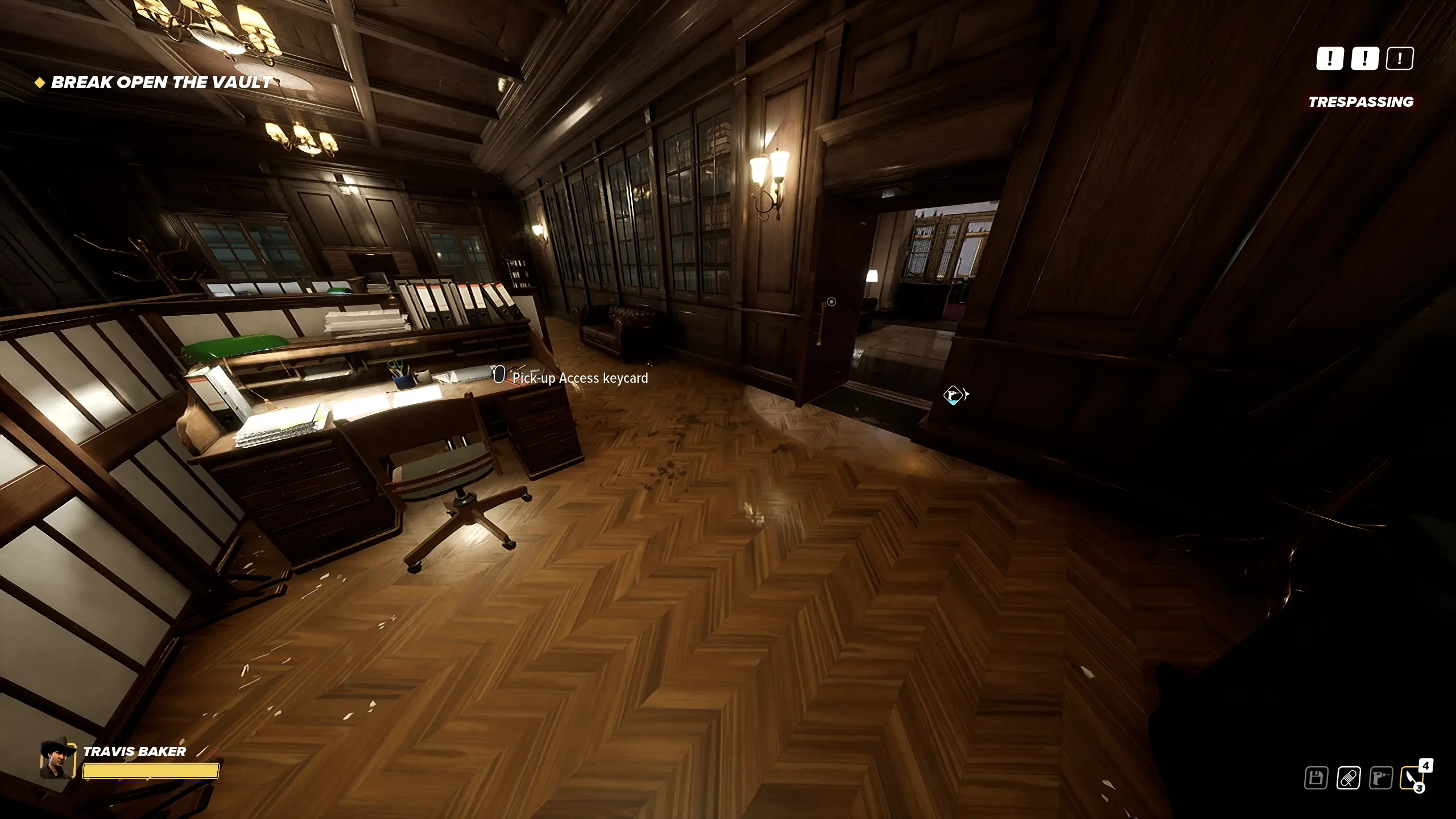Click the Break Open the Vault objective

tap(161, 82)
